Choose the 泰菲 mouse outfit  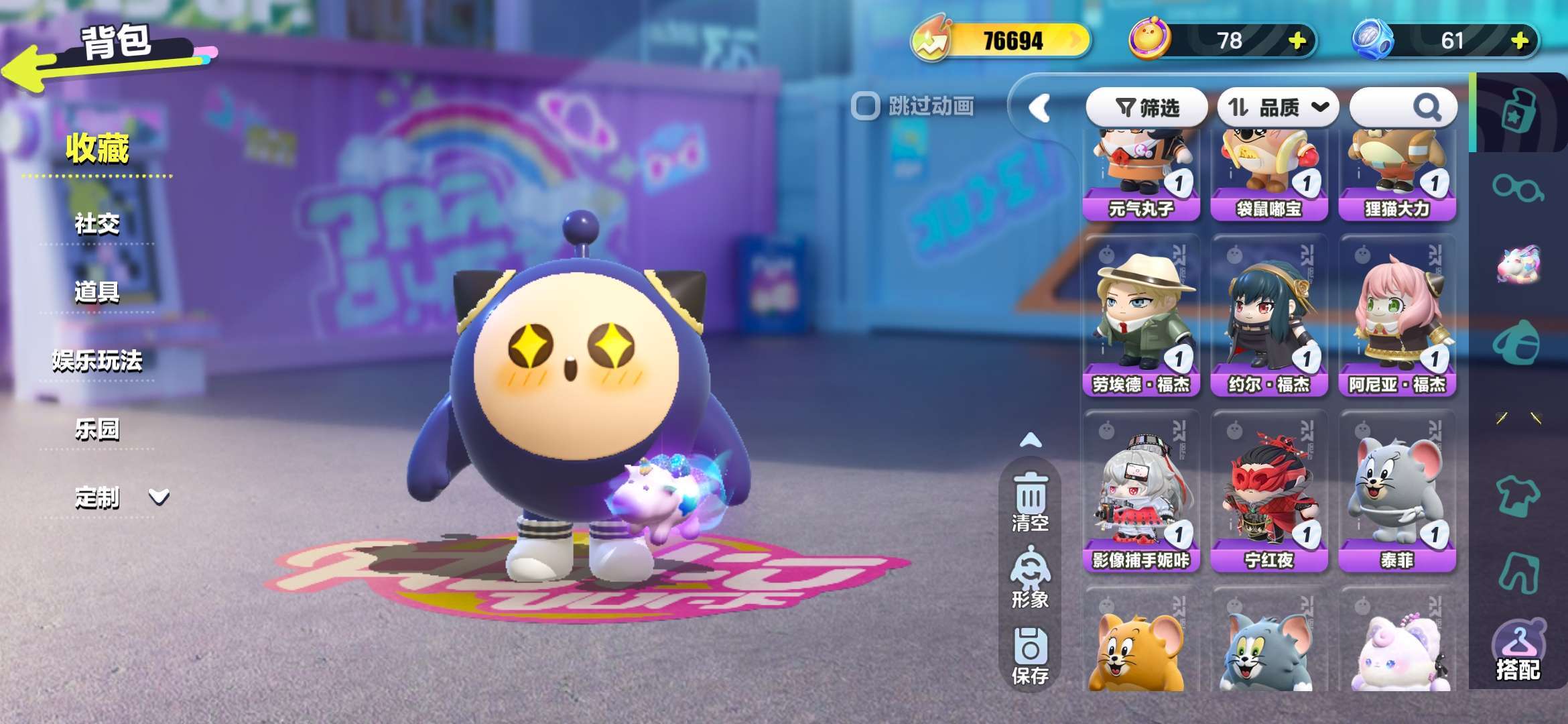pos(1397,492)
